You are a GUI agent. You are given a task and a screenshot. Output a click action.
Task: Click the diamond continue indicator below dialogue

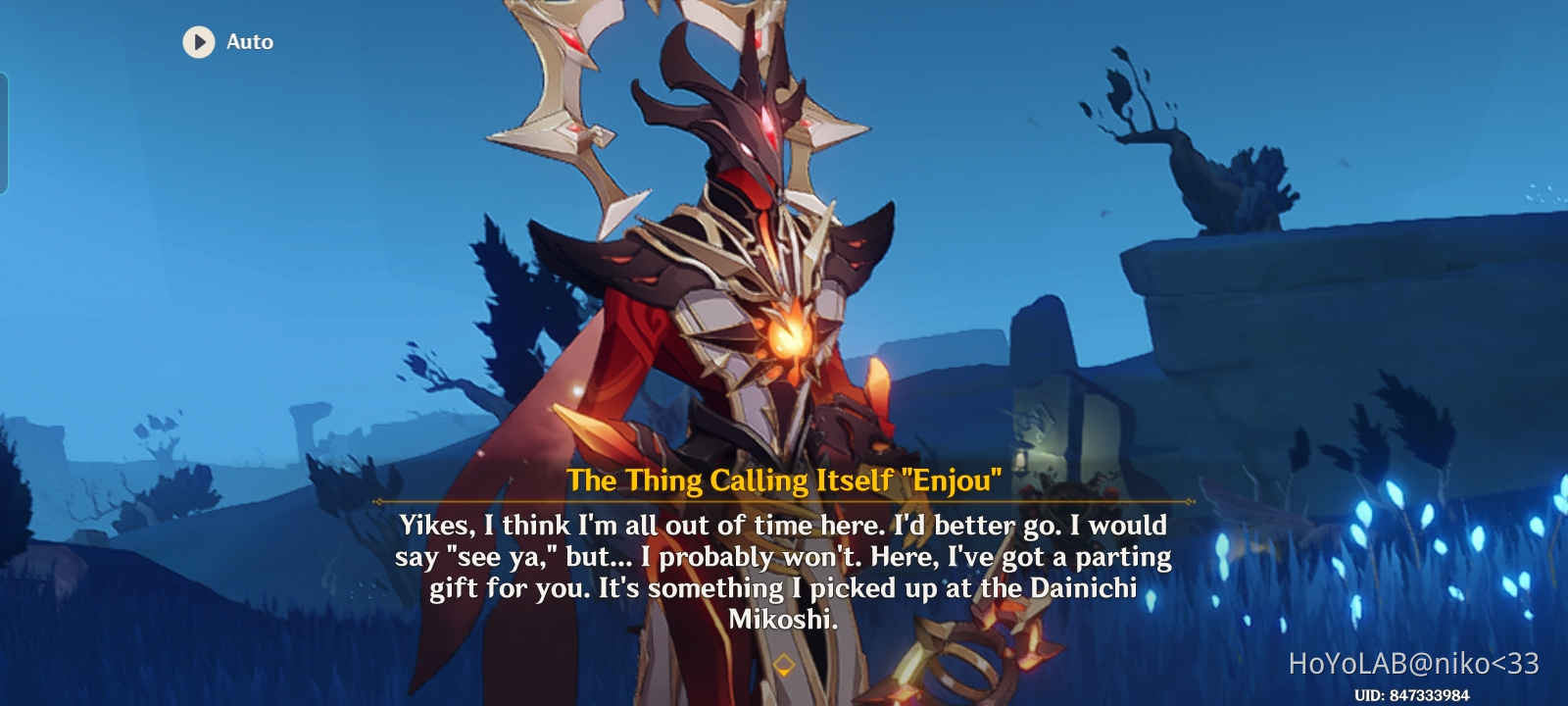tap(783, 663)
